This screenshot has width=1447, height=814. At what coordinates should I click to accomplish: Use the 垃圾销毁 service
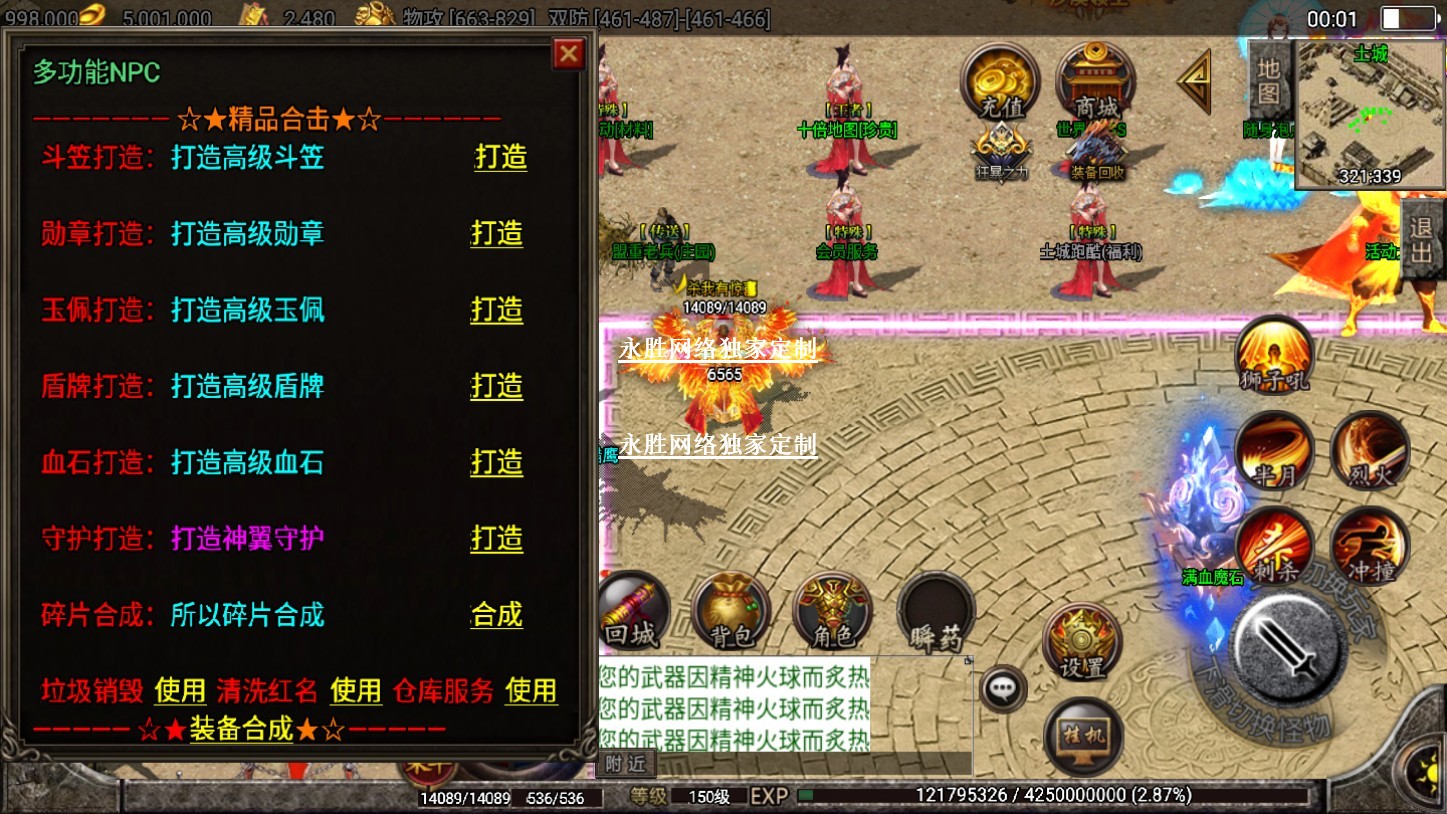(x=180, y=690)
